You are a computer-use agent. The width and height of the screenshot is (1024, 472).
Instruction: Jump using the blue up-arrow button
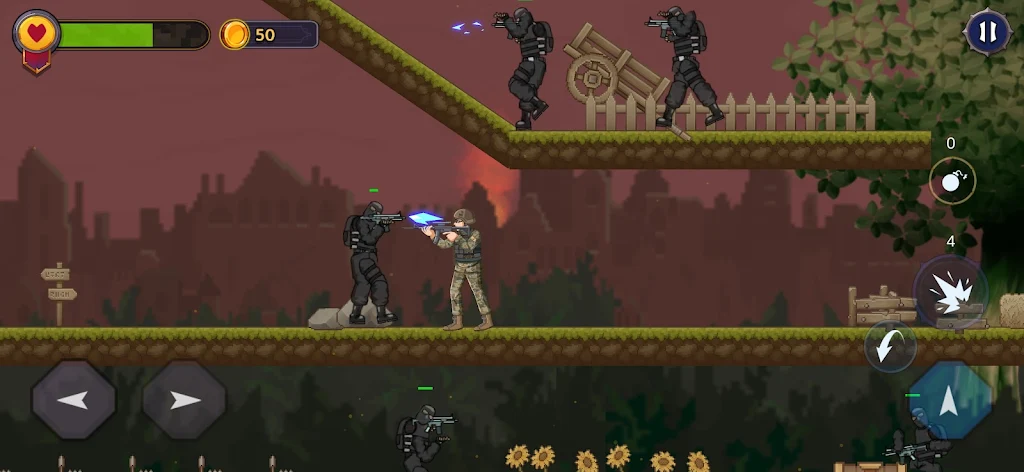tap(950, 401)
